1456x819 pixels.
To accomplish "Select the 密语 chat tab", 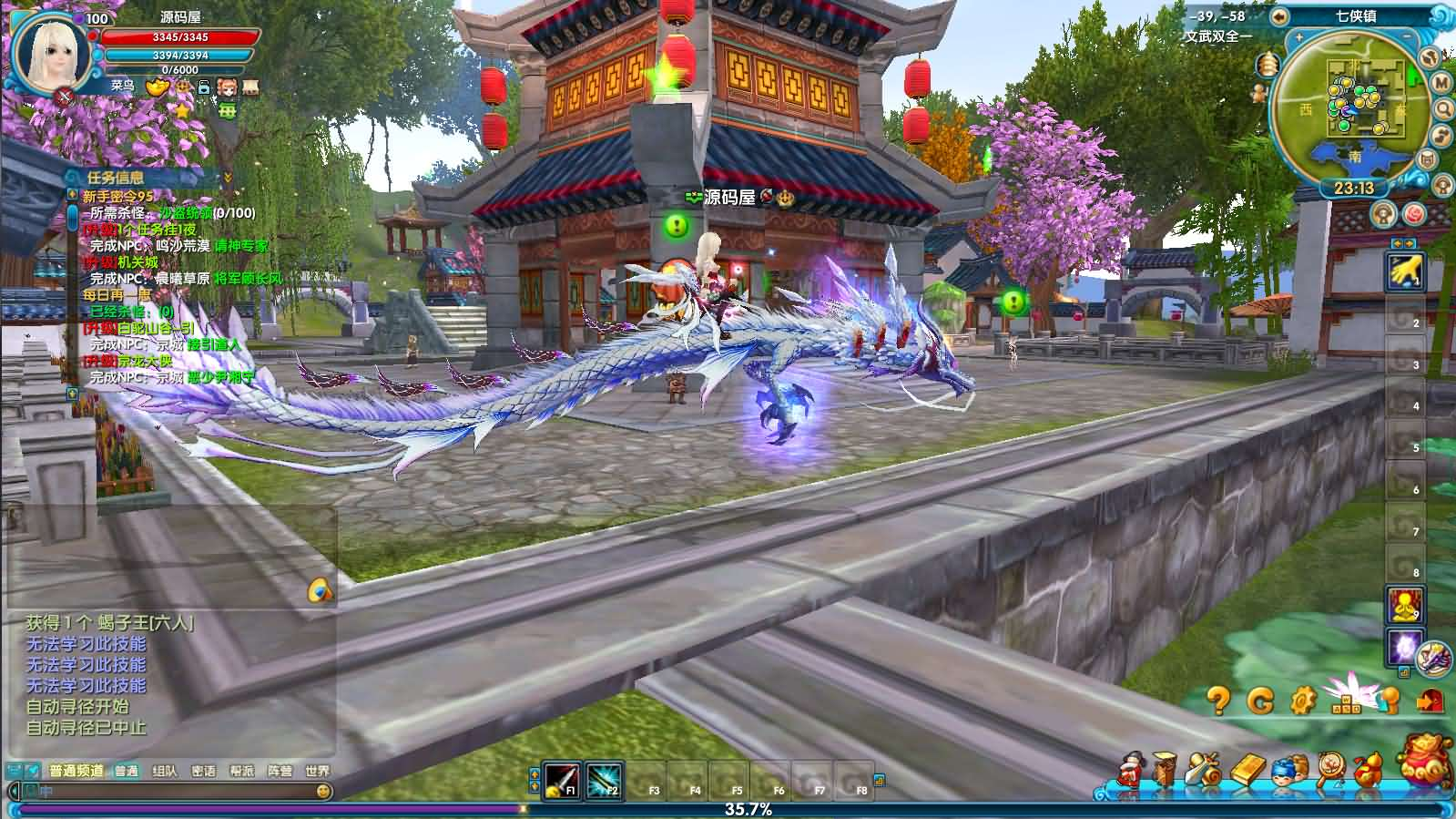I will point(203,771).
